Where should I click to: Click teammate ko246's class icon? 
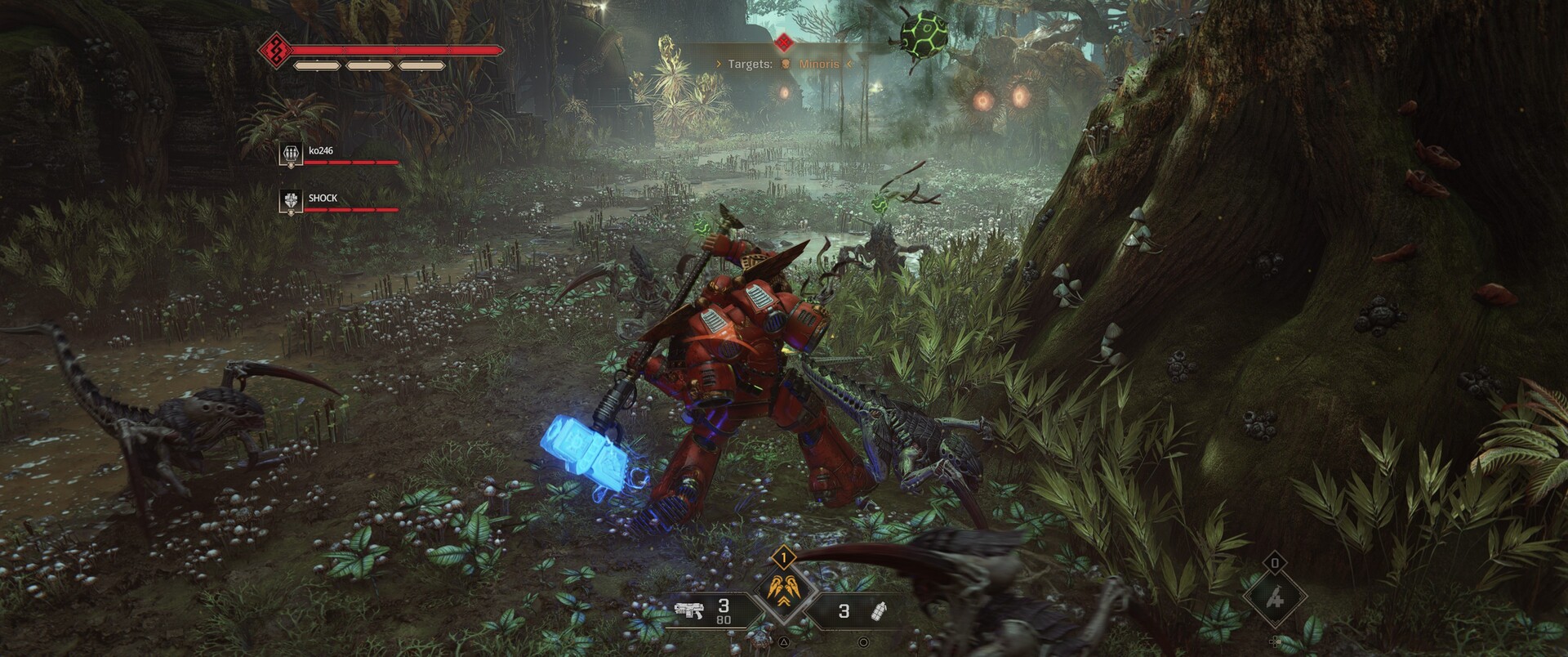pyautogui.click(x=292, y=154)
